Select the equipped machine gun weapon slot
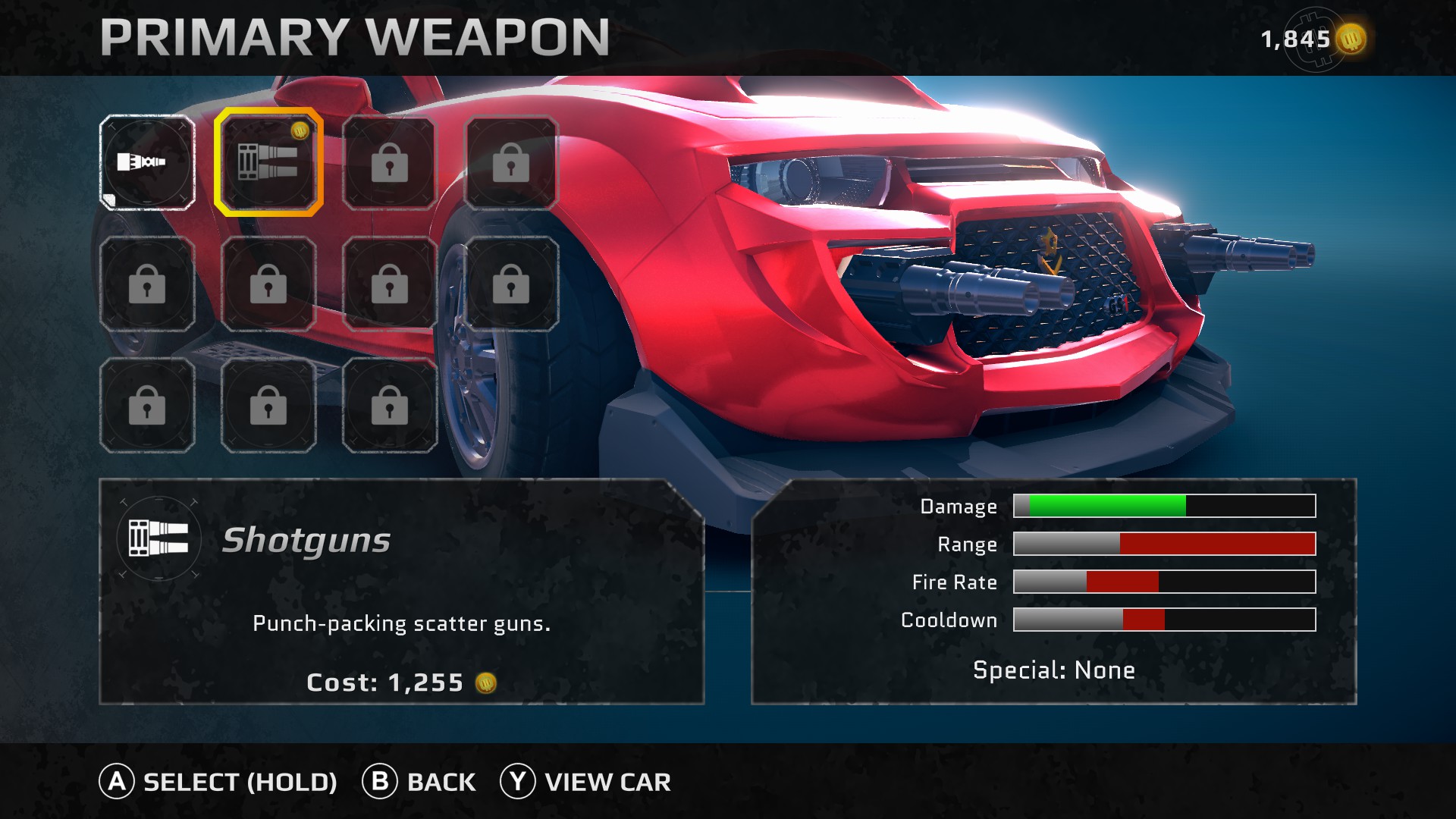Image resolution: width=1456 pixels, height=819 pixels. click(147, 162)
